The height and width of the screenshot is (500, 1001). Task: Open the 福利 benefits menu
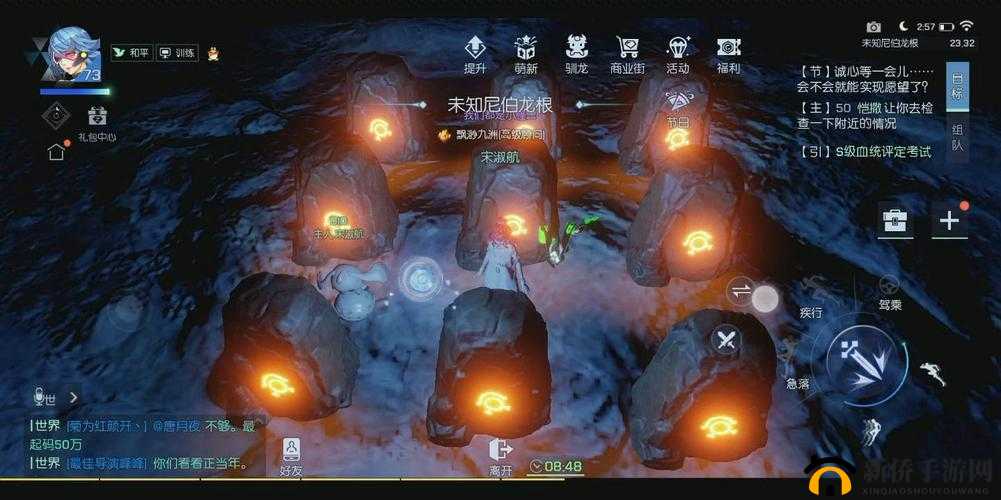click(x=728, y=54)
